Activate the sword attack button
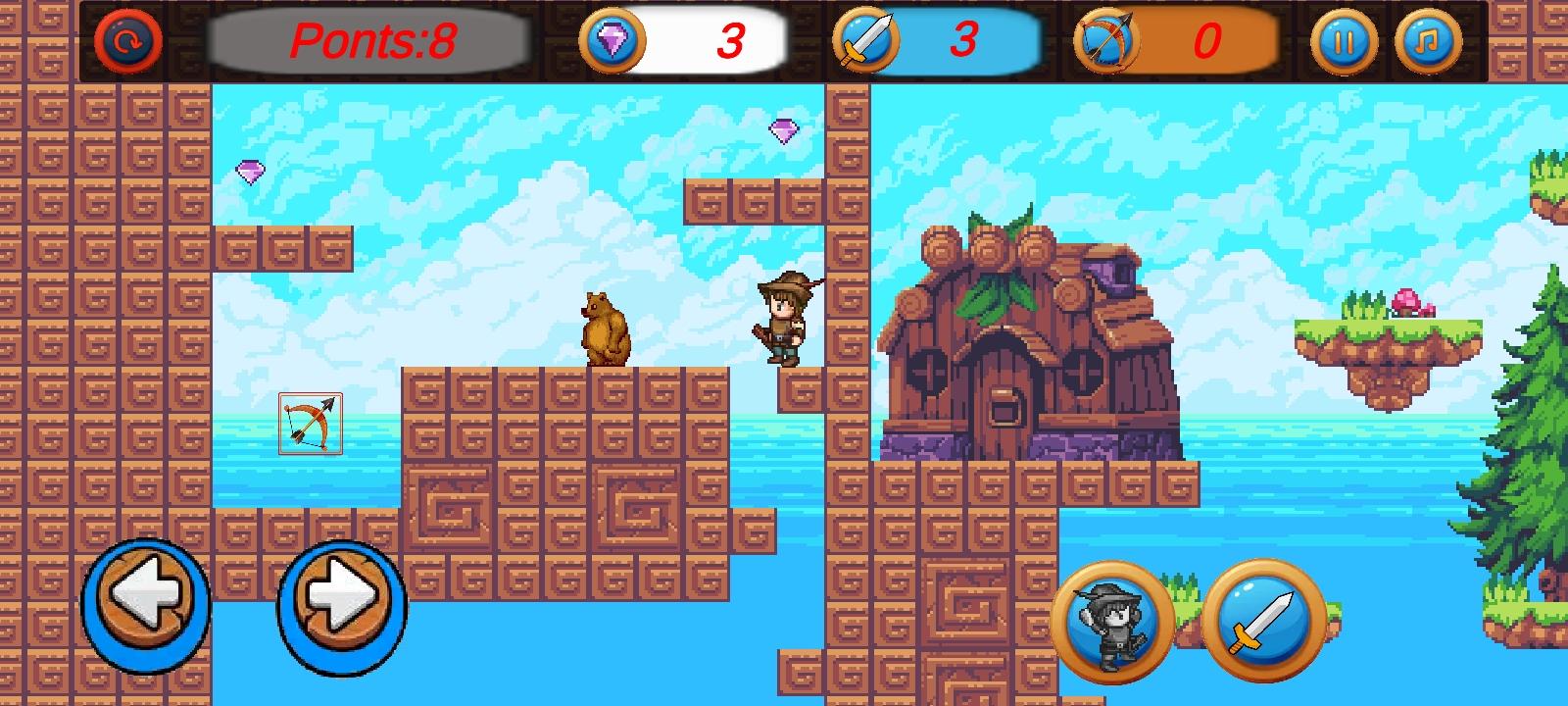 (1264, 618)
